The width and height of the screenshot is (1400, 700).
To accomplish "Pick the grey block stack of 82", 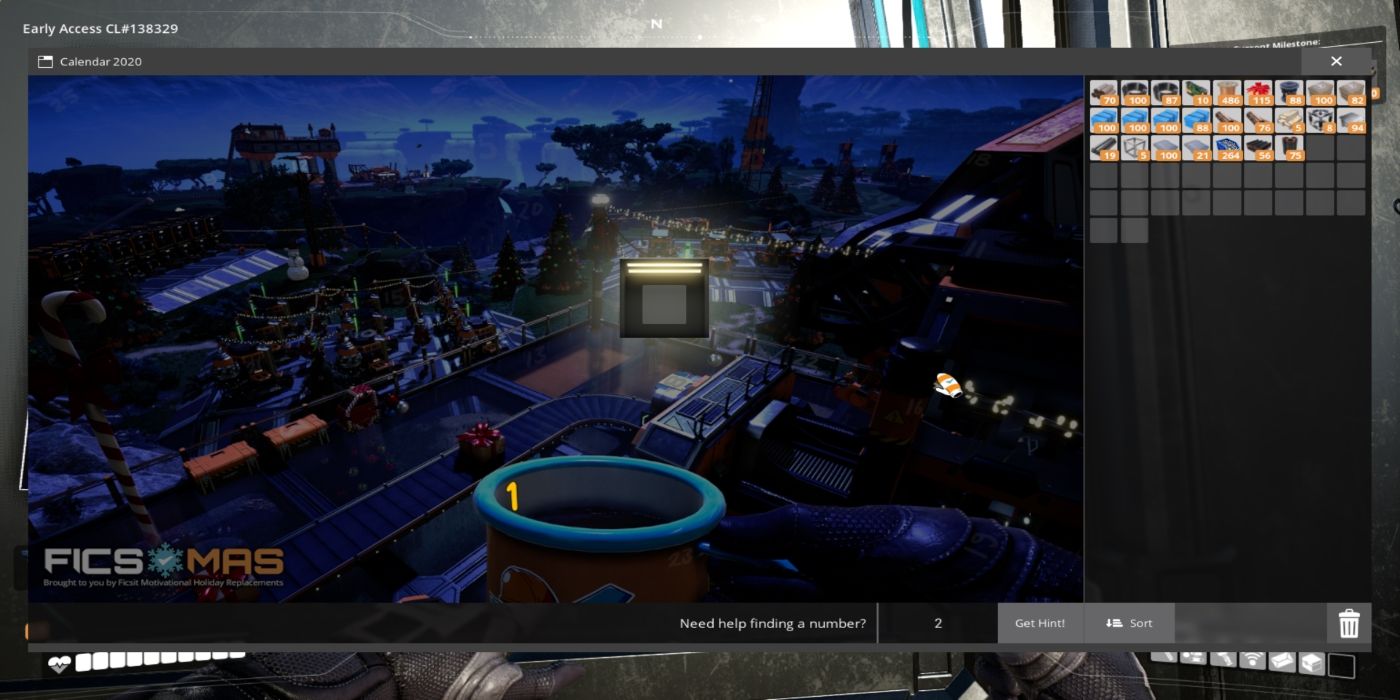I will click(1351, 94).
